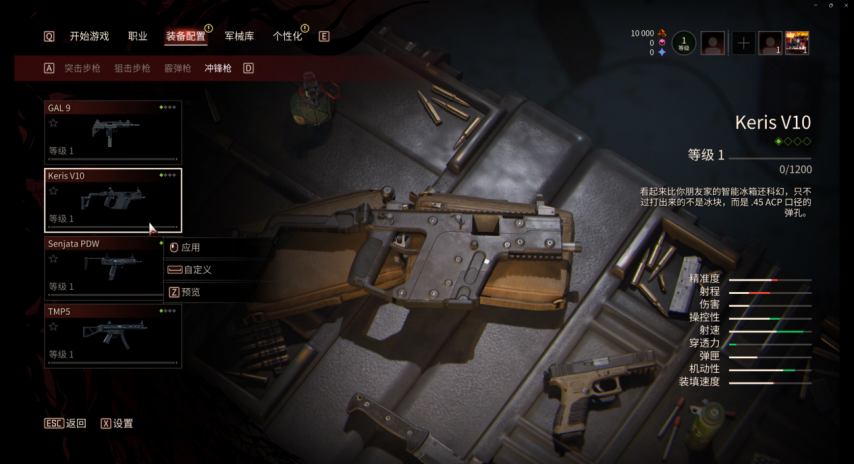Open 设置 at the bottom
The width and height of the screenshot is (854, 464).
coord(123,423)
